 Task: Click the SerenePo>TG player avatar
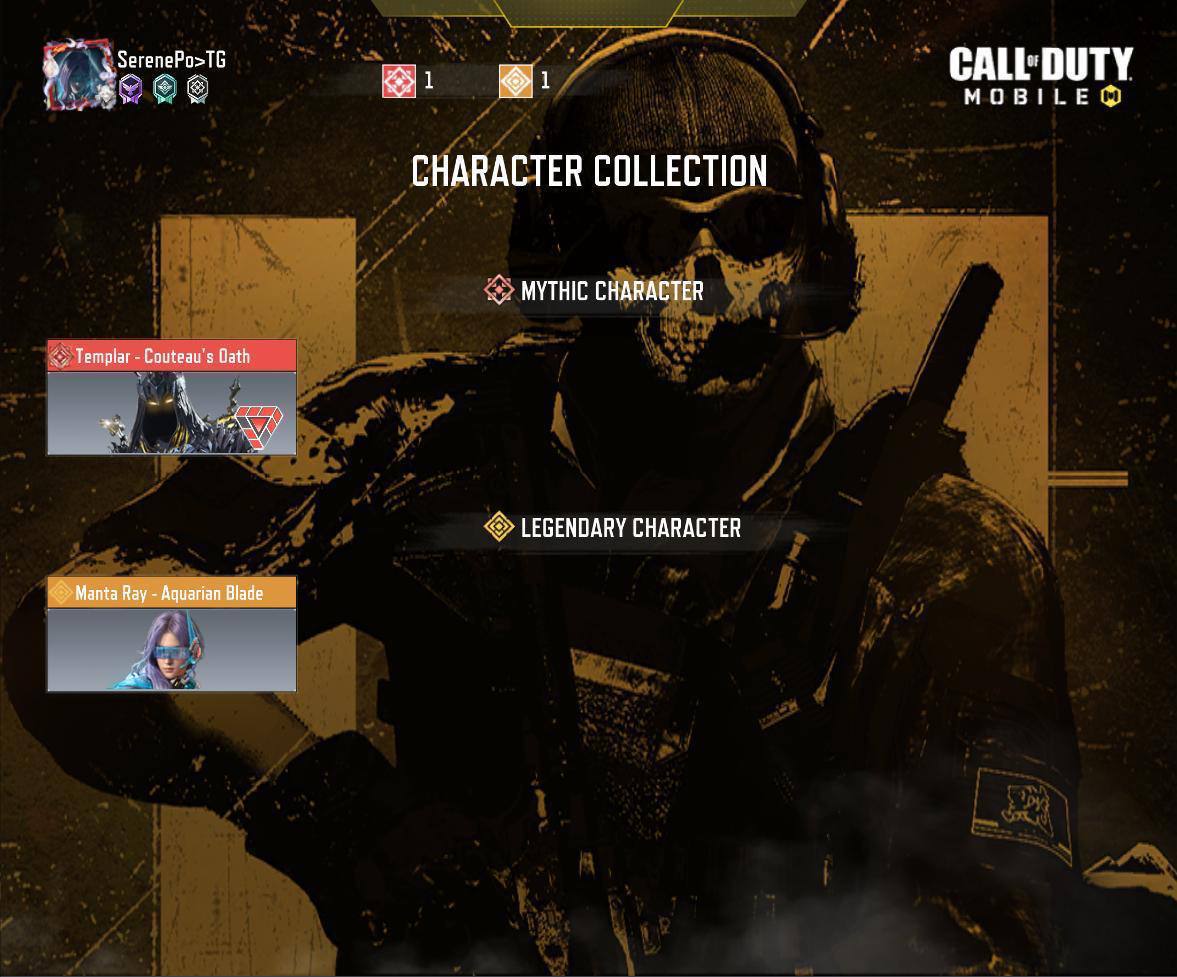pos(77,74)
